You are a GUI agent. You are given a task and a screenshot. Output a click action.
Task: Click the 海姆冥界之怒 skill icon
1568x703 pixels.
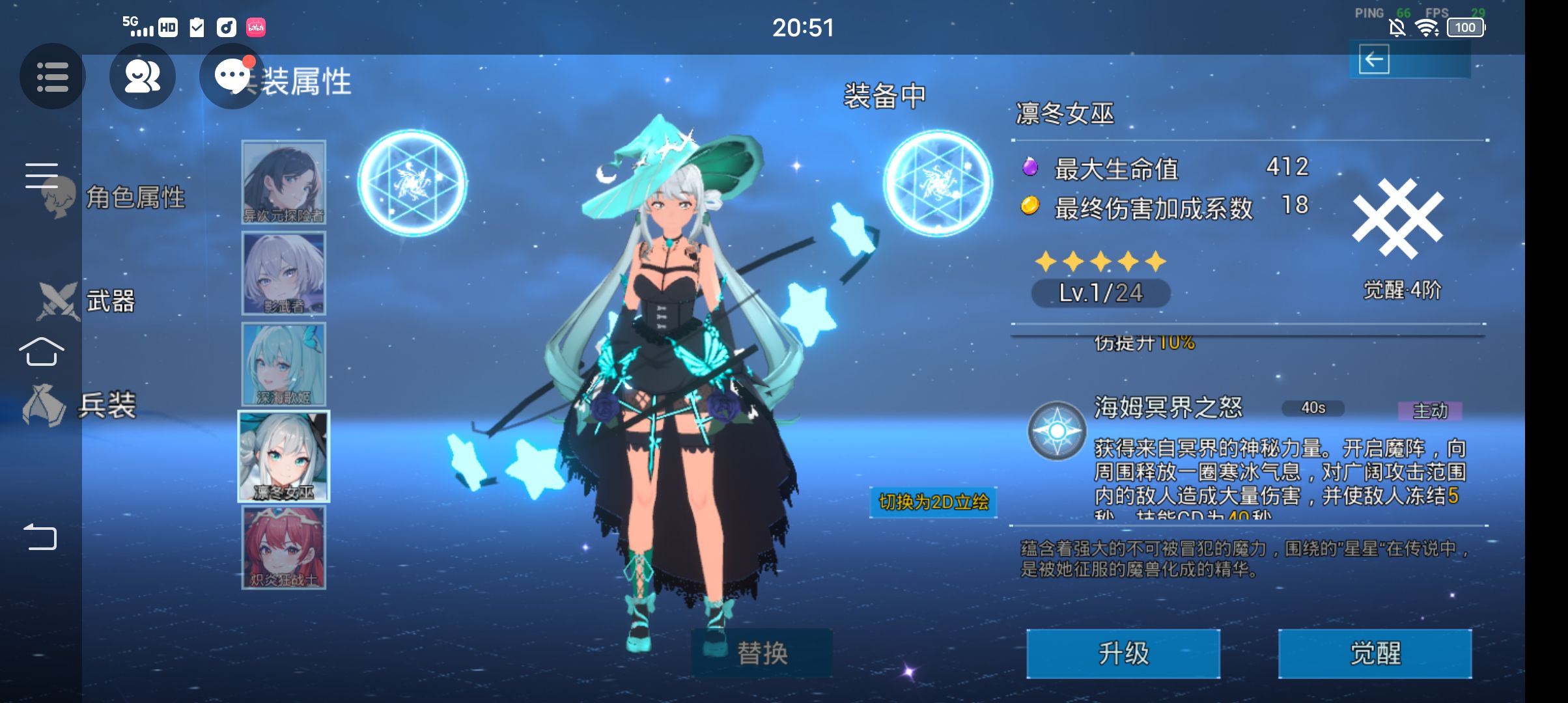click(x=1056, y=431)
